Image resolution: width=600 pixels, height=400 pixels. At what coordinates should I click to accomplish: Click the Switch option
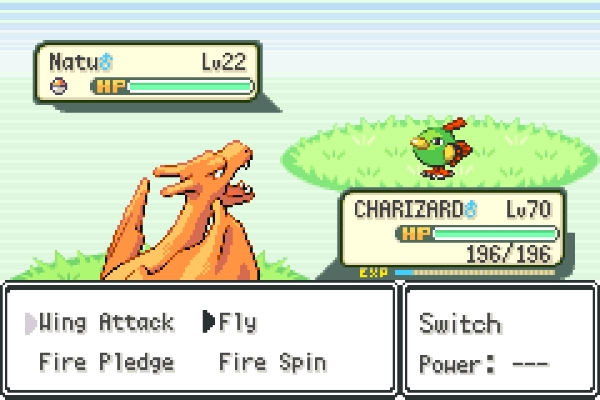(x=460, y=324)
